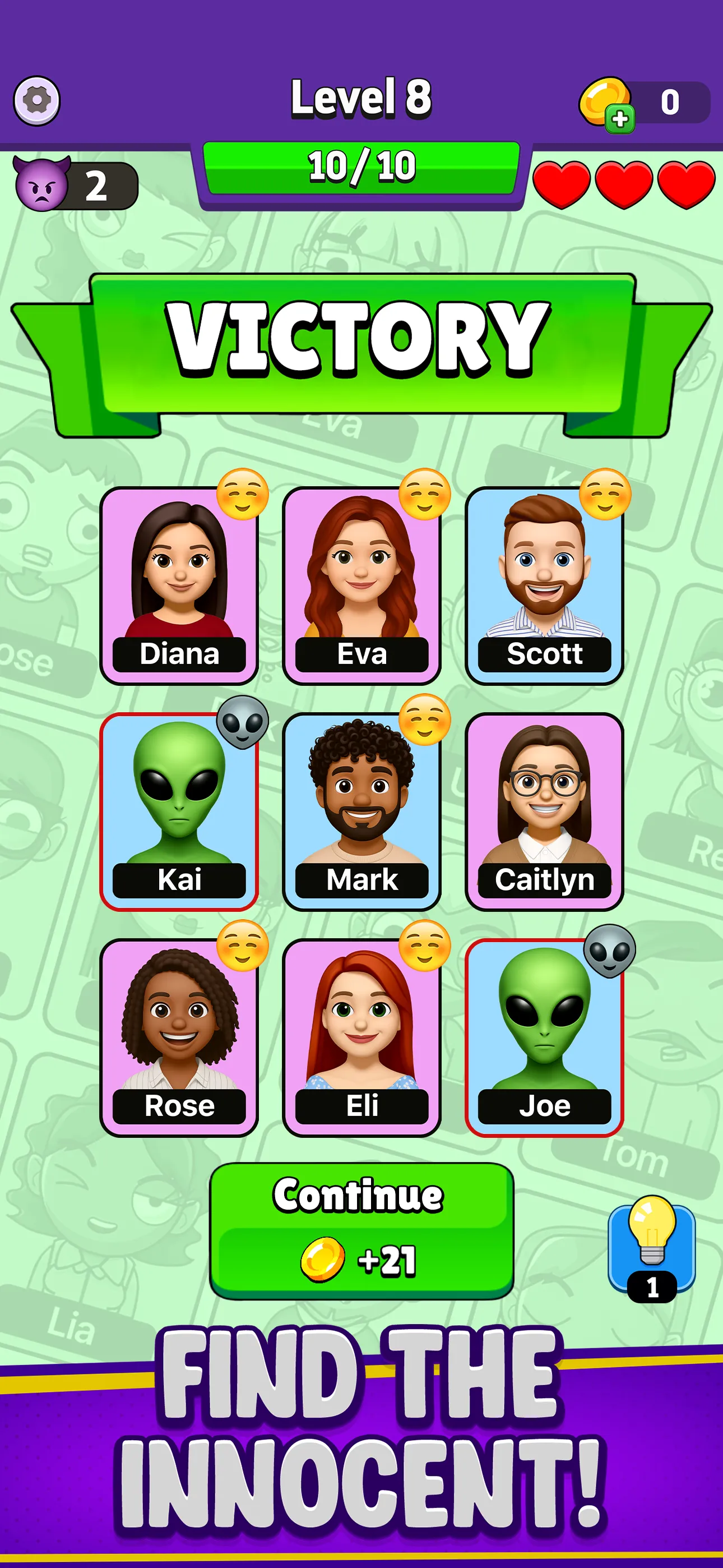This screenshot has height=1568, width=723.
Task: Open the settings gear icon
Action: coord(36,101)
